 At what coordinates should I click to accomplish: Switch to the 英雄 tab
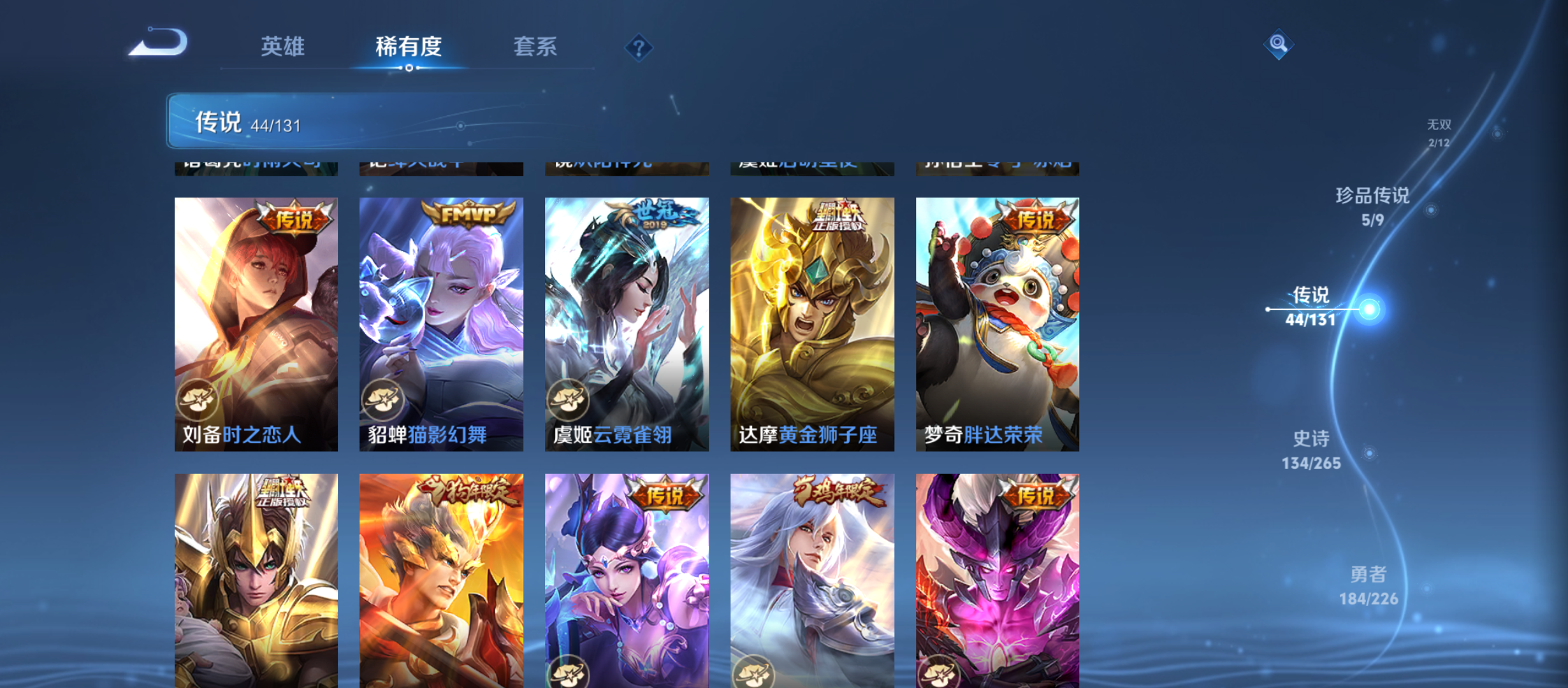tap(282, 47)
